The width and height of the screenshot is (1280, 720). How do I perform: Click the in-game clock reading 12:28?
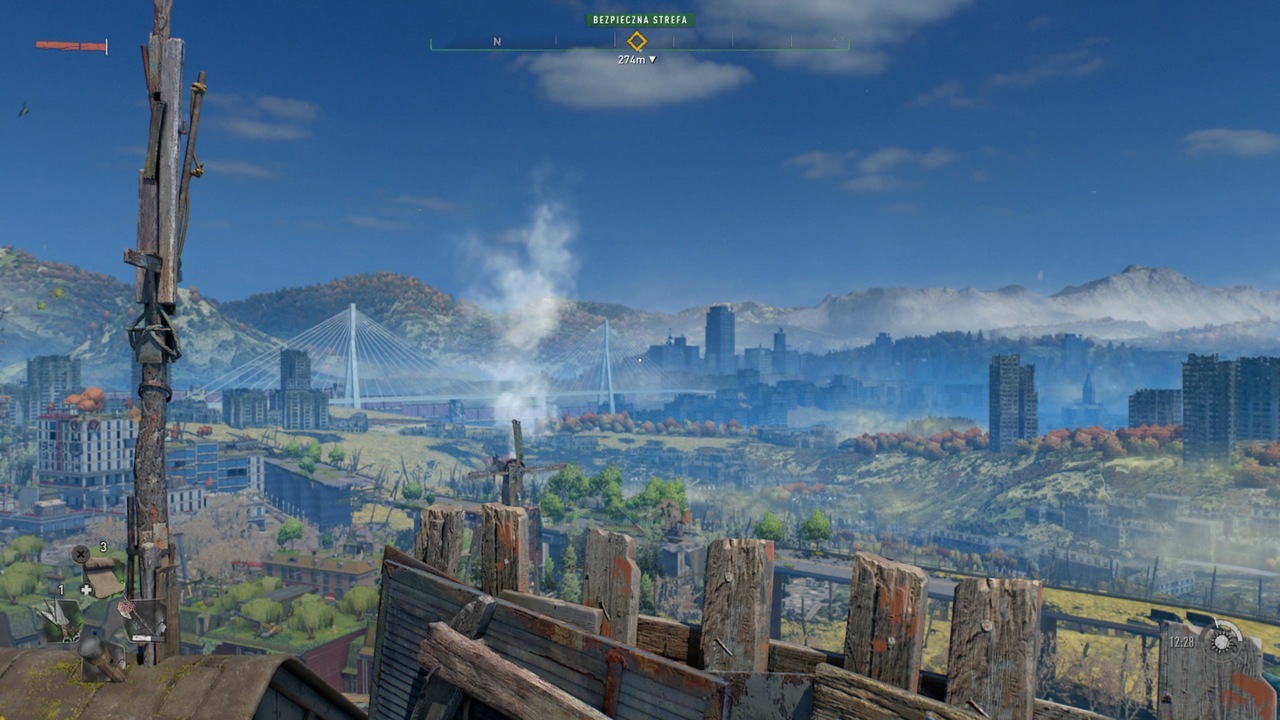point(1181,641)
